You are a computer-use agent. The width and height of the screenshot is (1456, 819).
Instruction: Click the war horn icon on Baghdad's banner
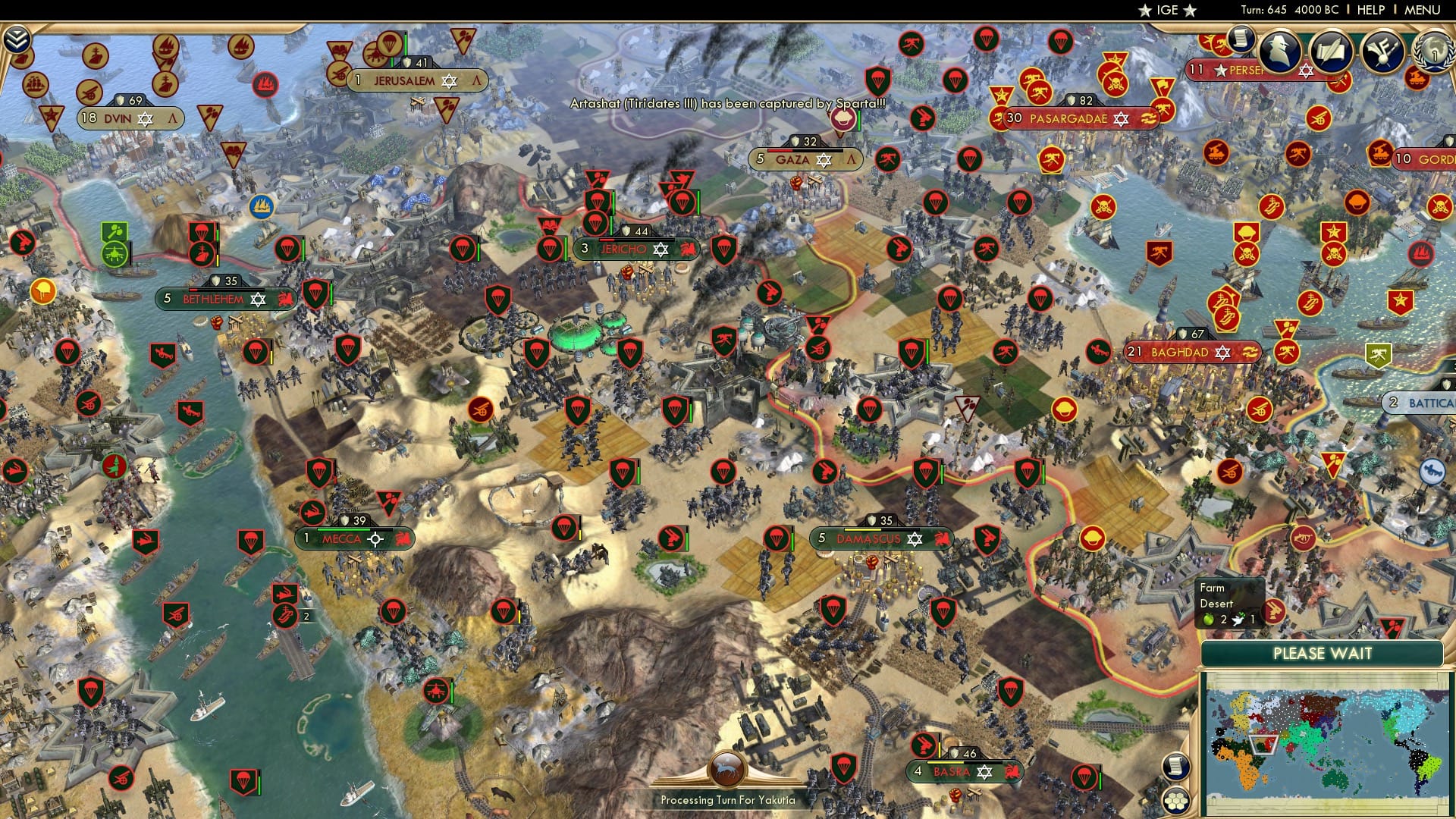[x=1251, y=352]
